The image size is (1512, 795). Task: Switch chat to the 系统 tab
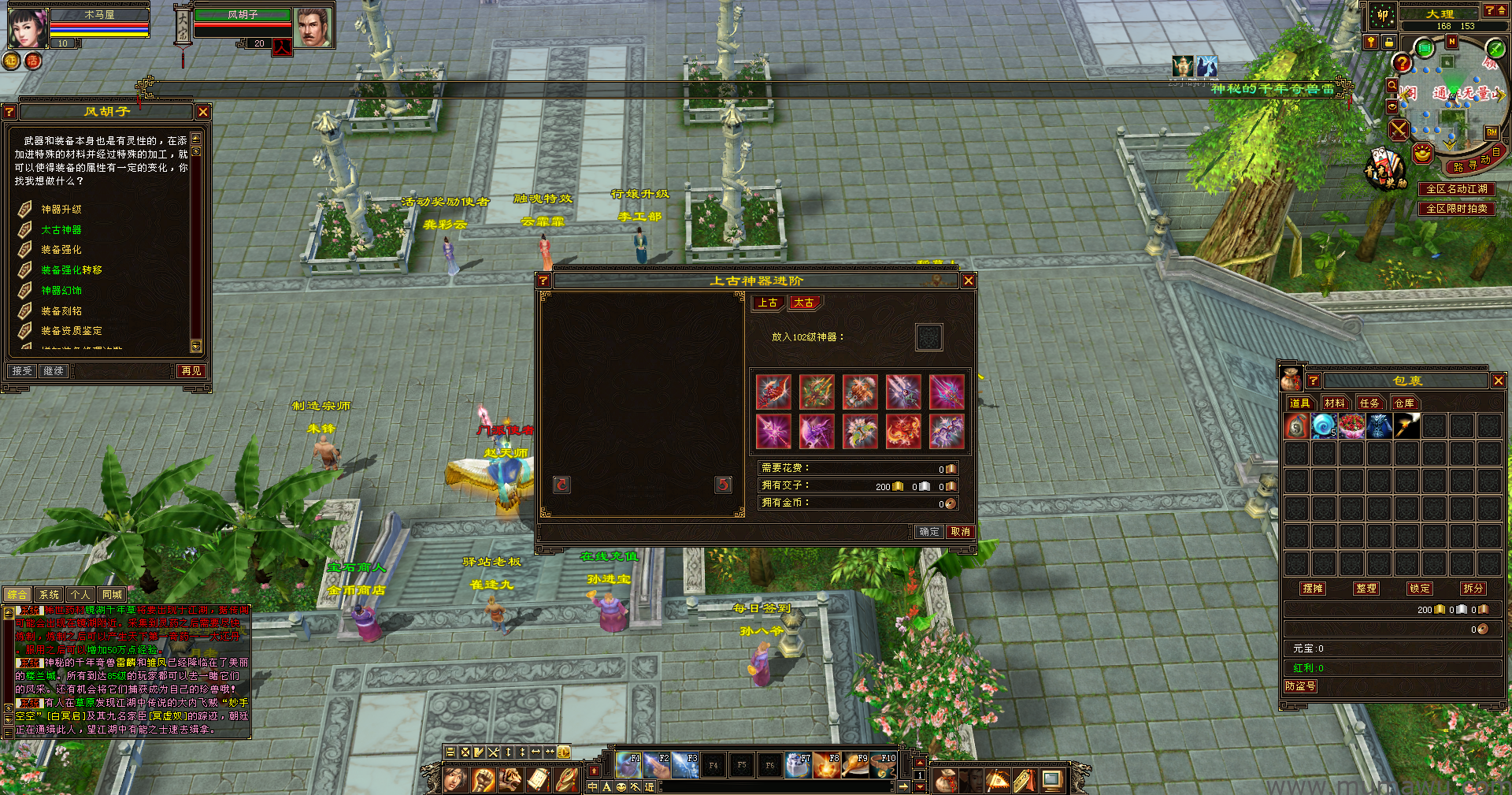49,595
